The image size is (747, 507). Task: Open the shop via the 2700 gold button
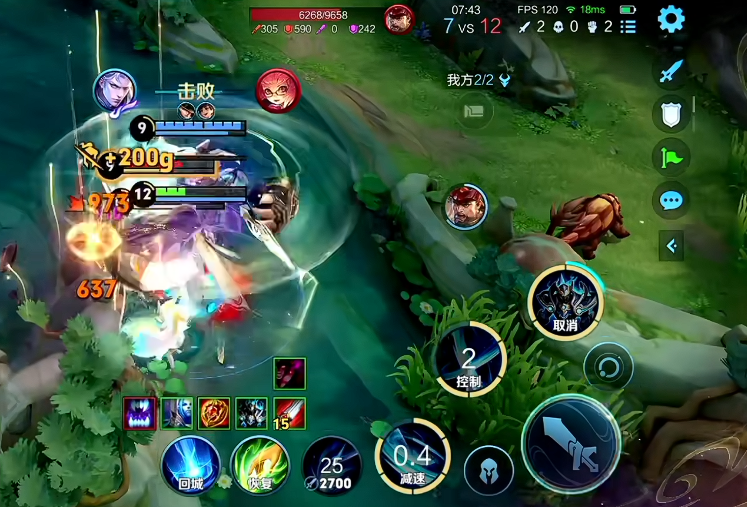tap(331, 468)
